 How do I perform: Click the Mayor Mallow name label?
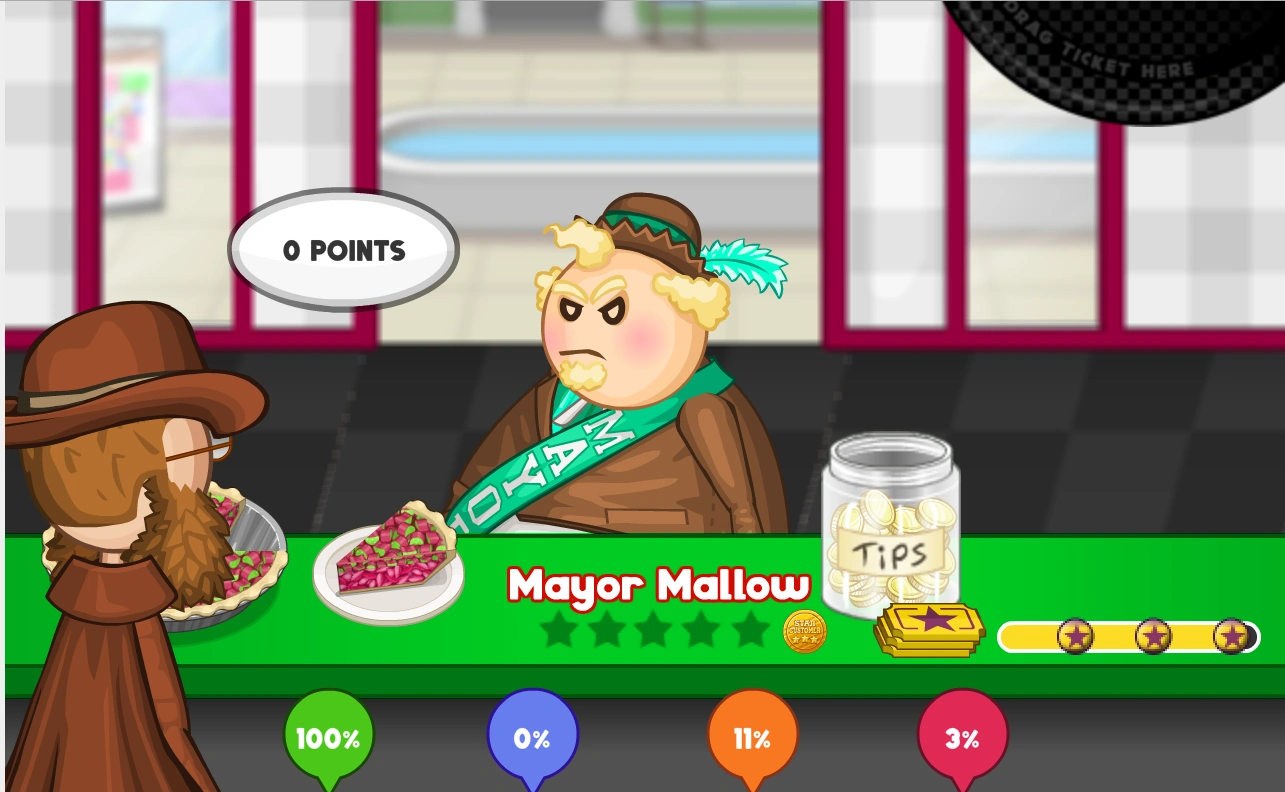660,585
